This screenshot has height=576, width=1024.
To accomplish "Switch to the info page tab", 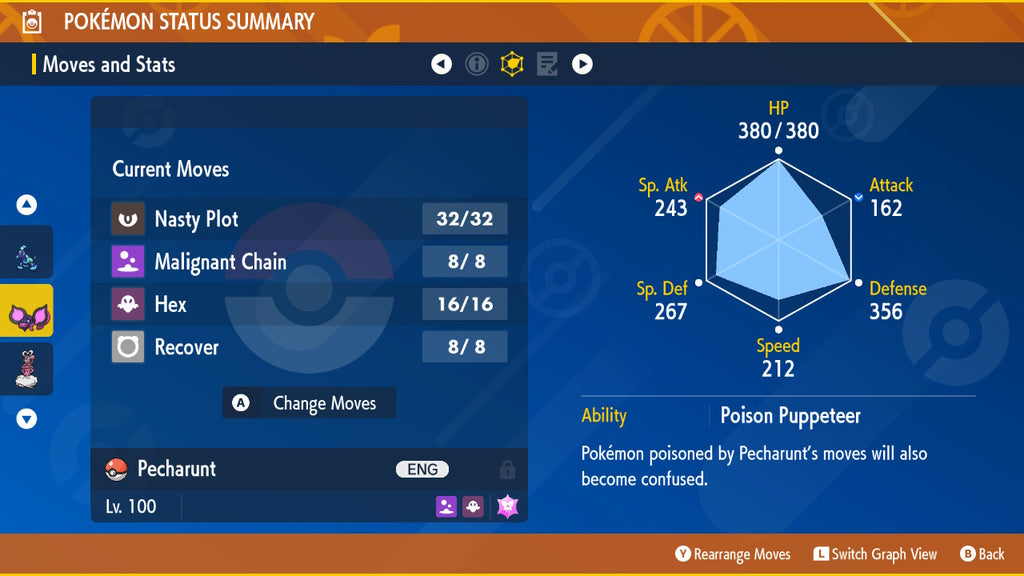I will click(x=477, y=65).
